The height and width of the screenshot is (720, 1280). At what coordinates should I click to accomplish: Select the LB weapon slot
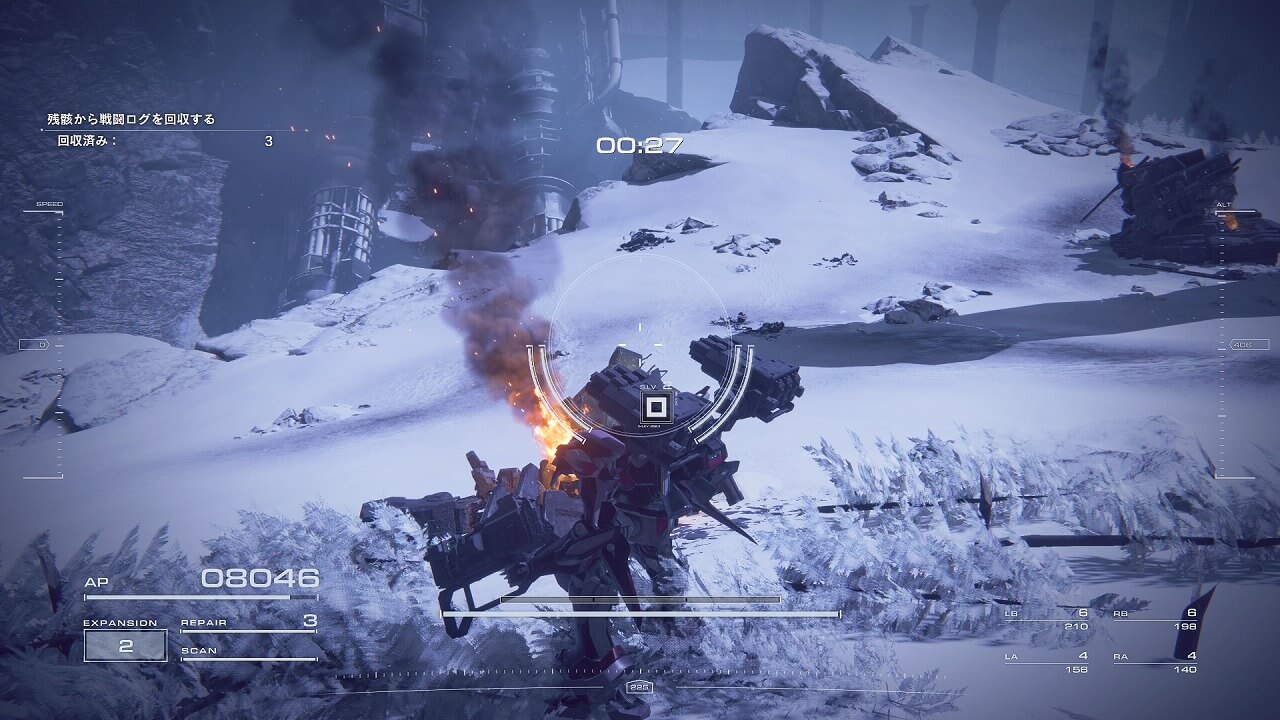[x=1046, y=620]
